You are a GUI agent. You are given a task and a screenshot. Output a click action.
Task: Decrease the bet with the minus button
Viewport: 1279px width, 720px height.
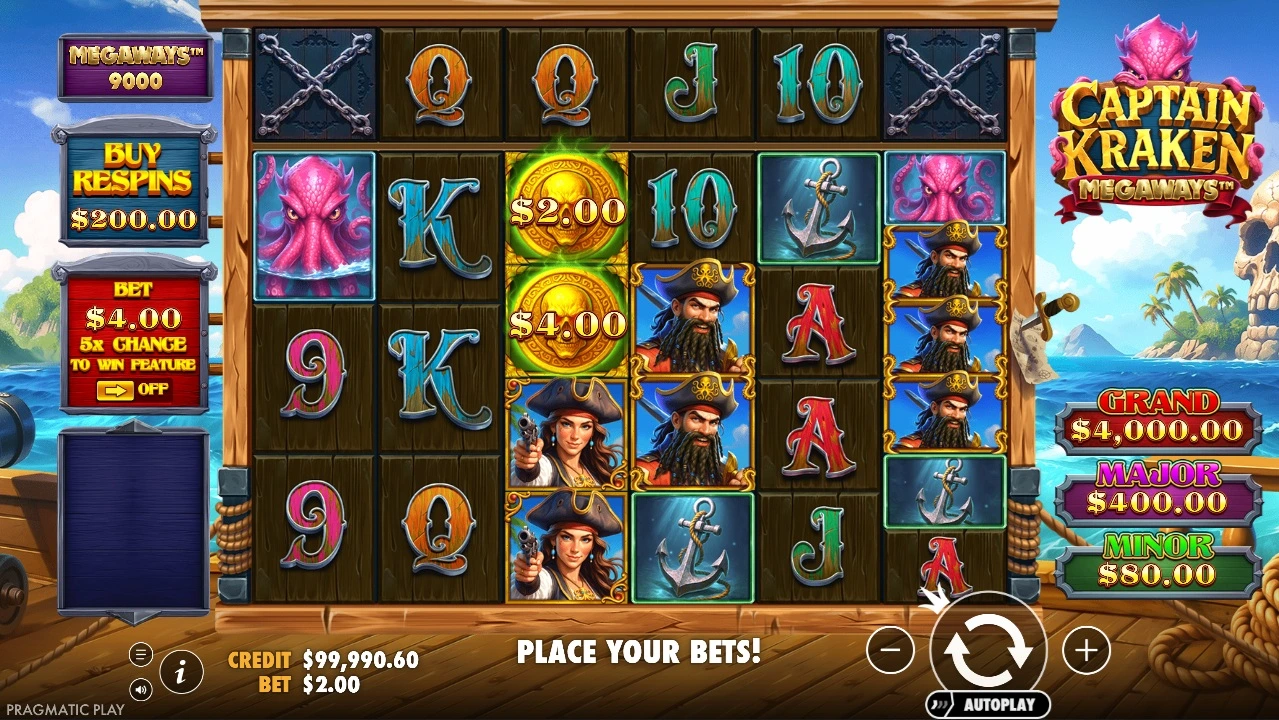point(890,651)
